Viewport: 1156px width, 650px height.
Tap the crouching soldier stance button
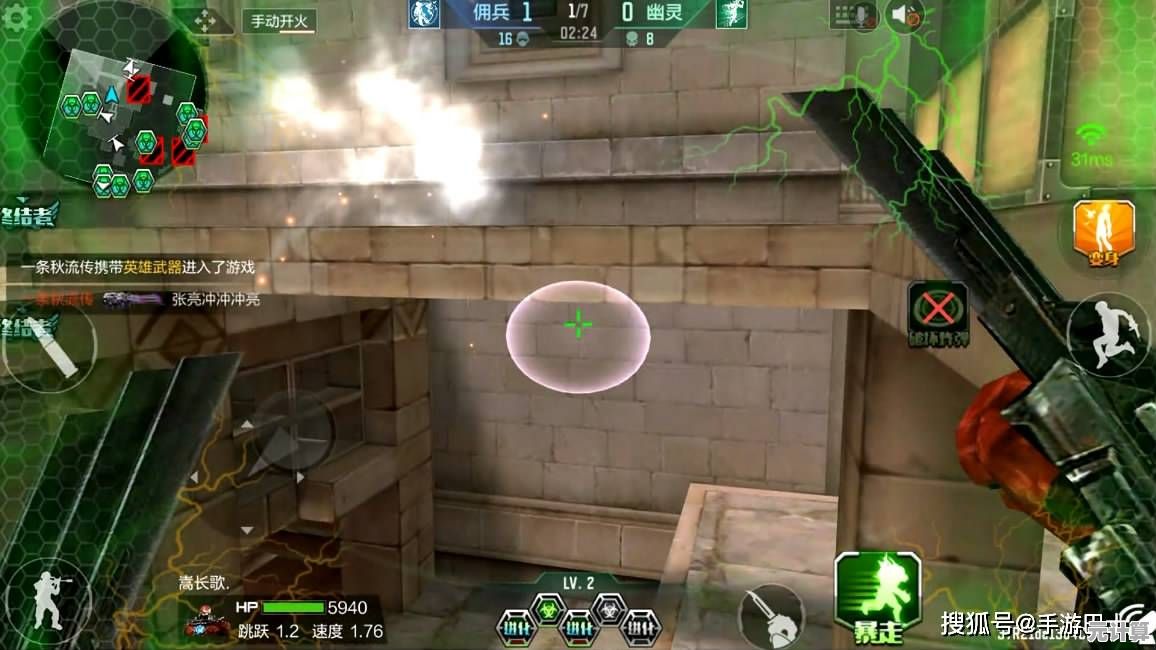point(45,604)
